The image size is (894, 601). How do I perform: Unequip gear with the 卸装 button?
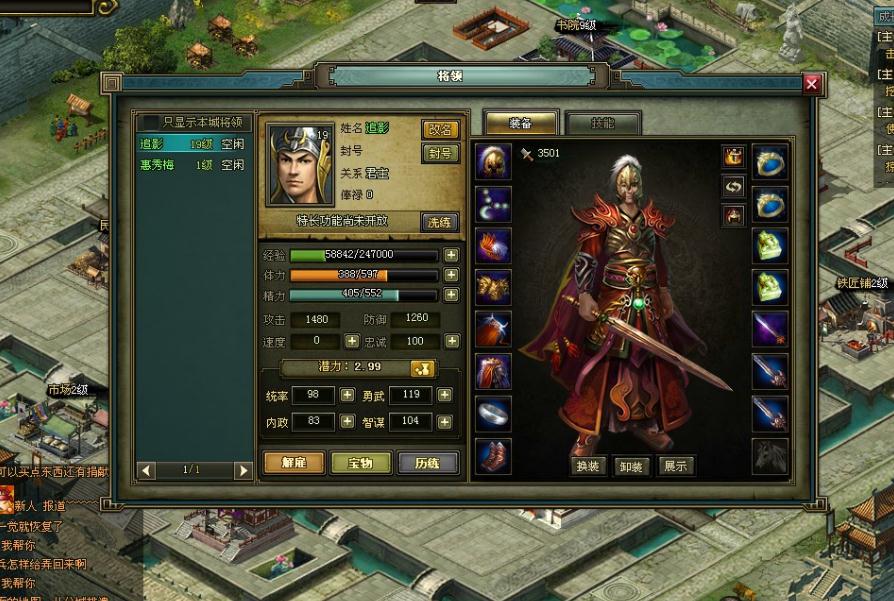[x=632, y=466]
